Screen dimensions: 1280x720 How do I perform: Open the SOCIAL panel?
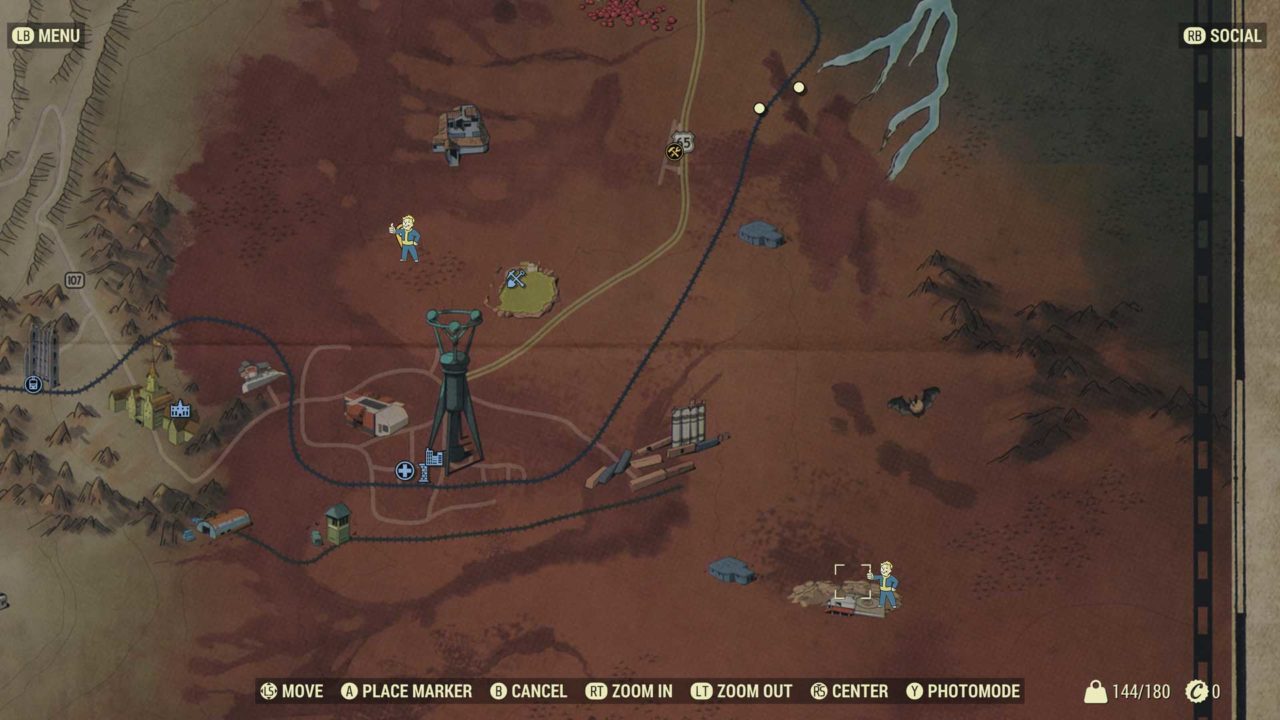1221,36
